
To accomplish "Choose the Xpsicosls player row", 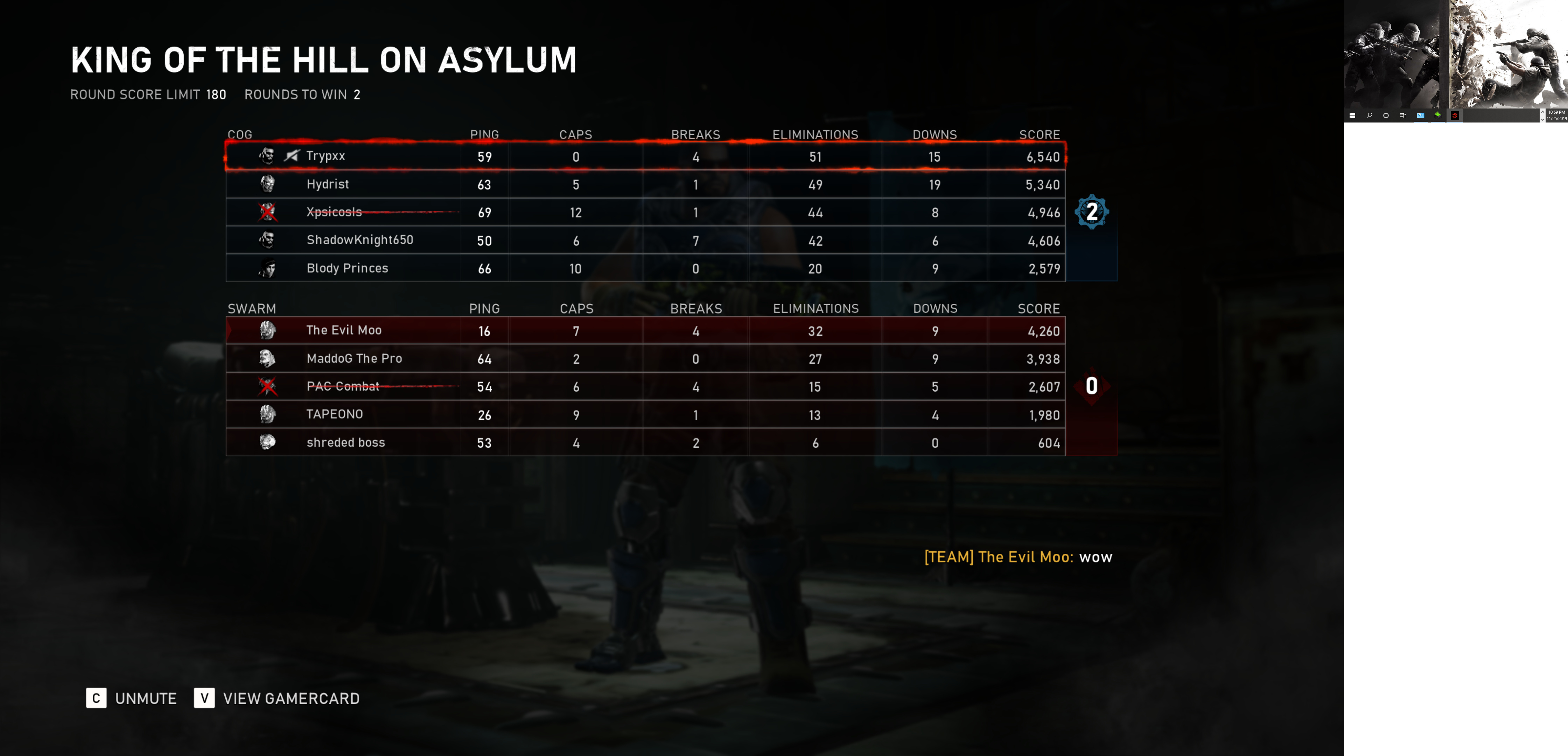I will point(645,212).
